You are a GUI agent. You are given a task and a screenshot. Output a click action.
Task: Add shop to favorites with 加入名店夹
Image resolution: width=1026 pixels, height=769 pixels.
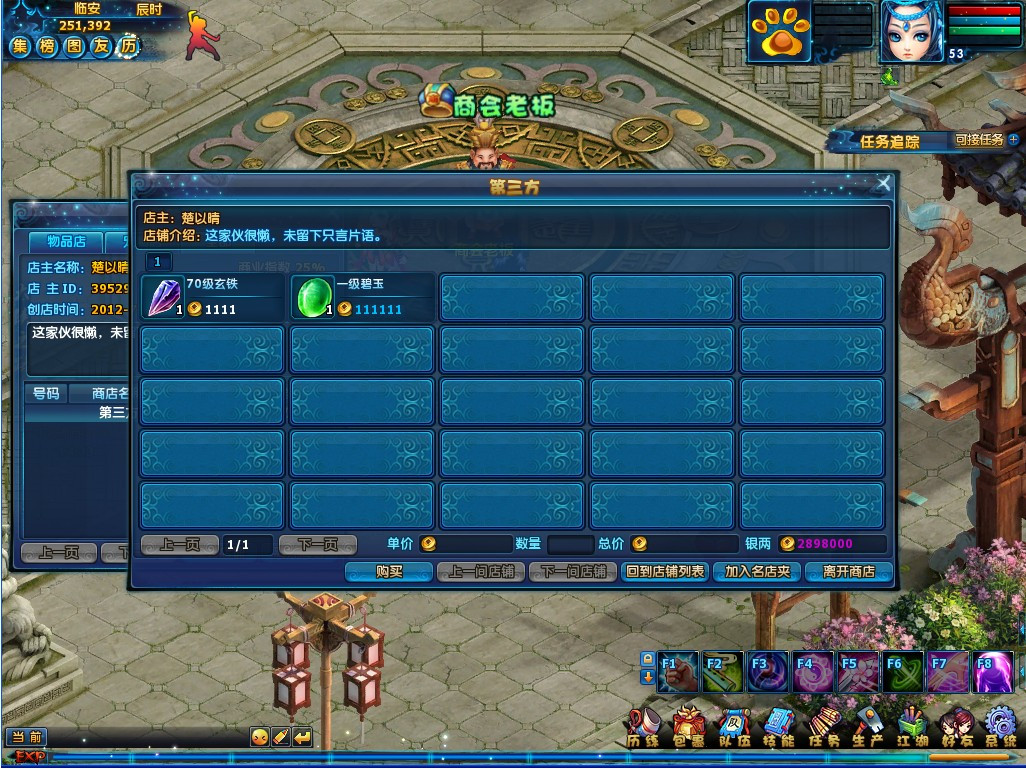pos(758,572)
